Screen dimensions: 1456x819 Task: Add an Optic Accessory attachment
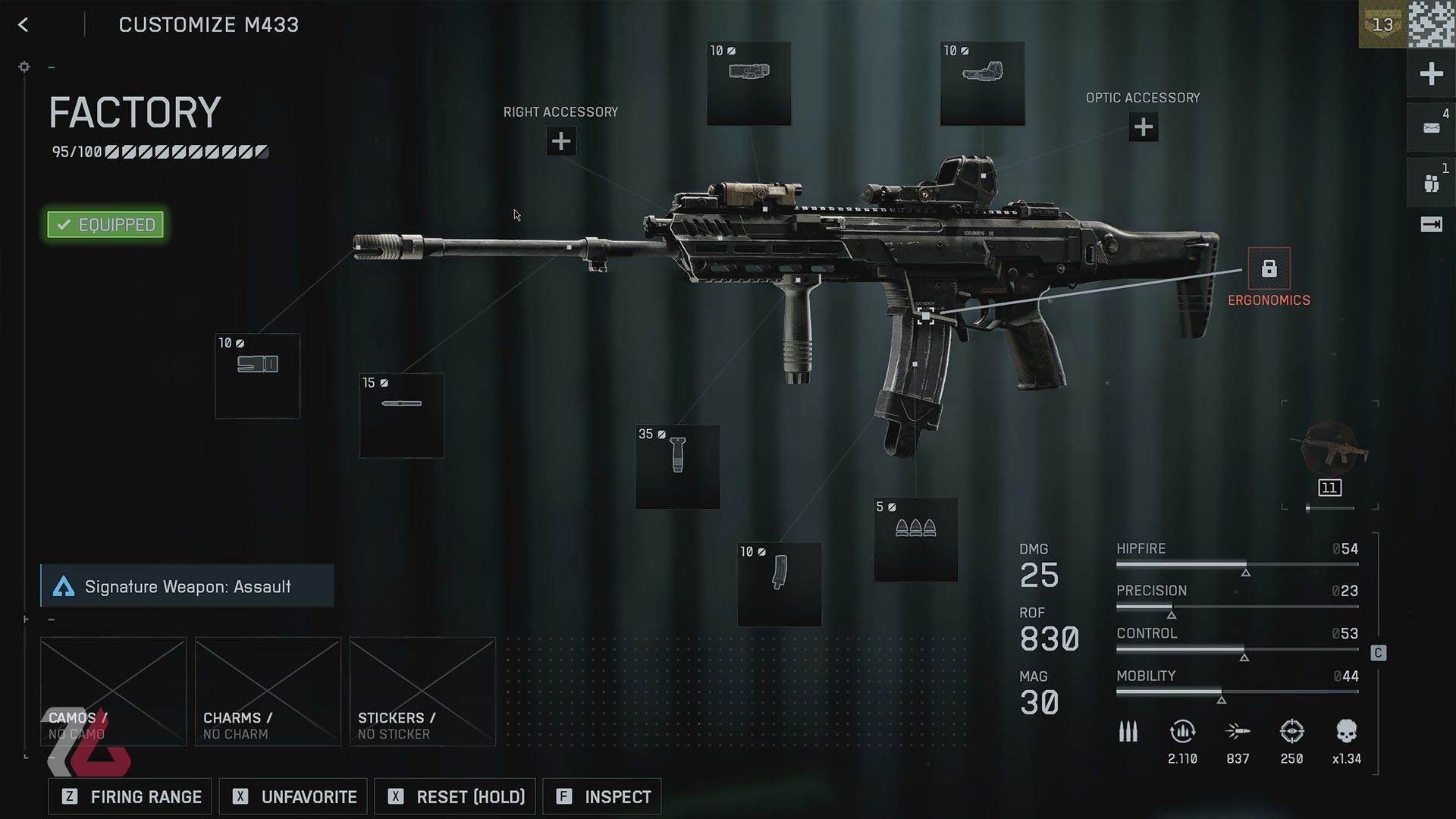coord(1143,127)
